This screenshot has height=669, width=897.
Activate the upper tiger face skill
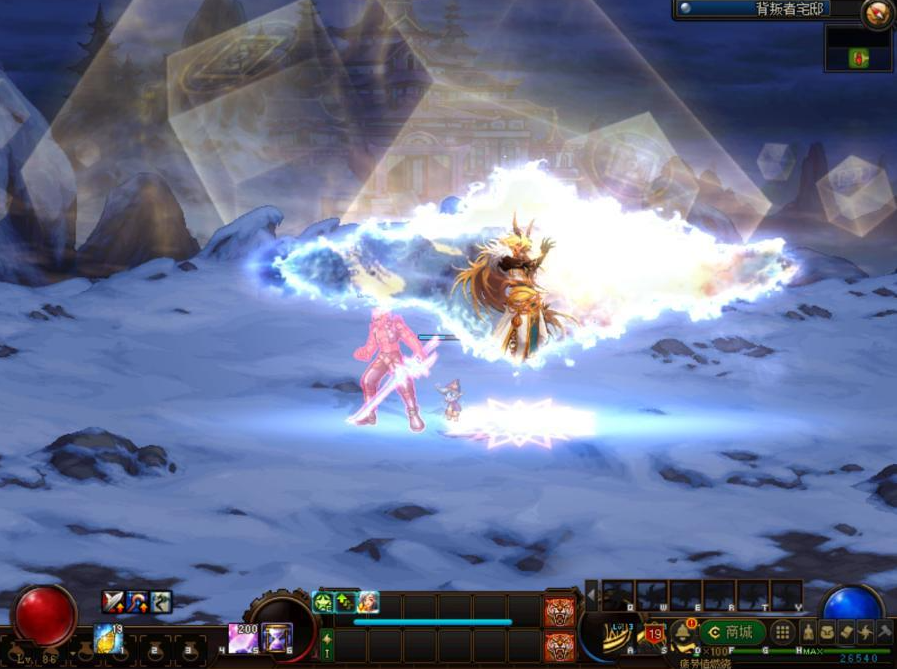[x=560, y=610]
